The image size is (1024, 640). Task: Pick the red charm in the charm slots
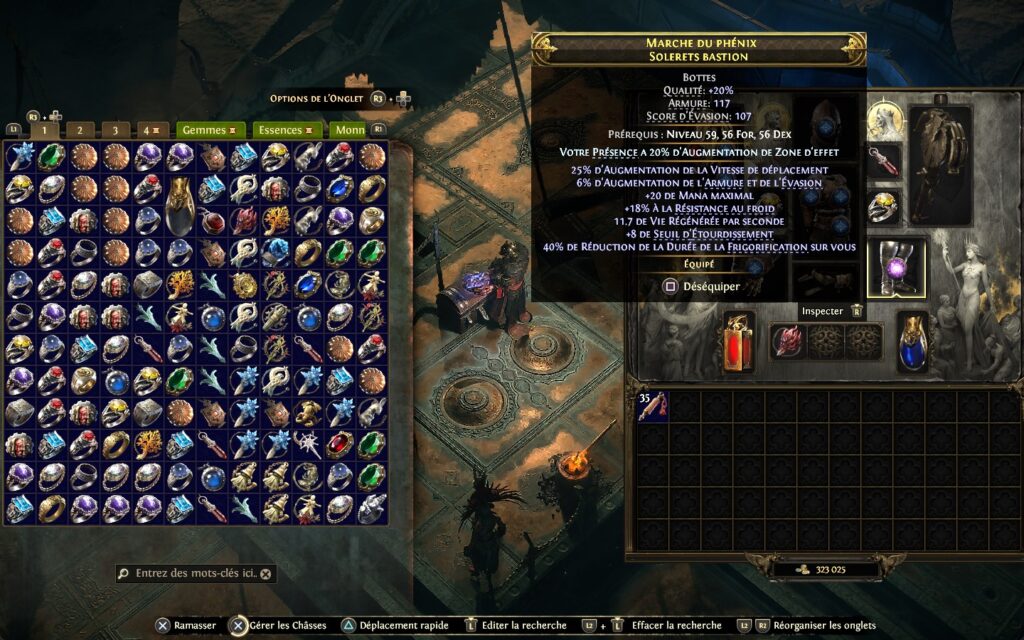787,341
